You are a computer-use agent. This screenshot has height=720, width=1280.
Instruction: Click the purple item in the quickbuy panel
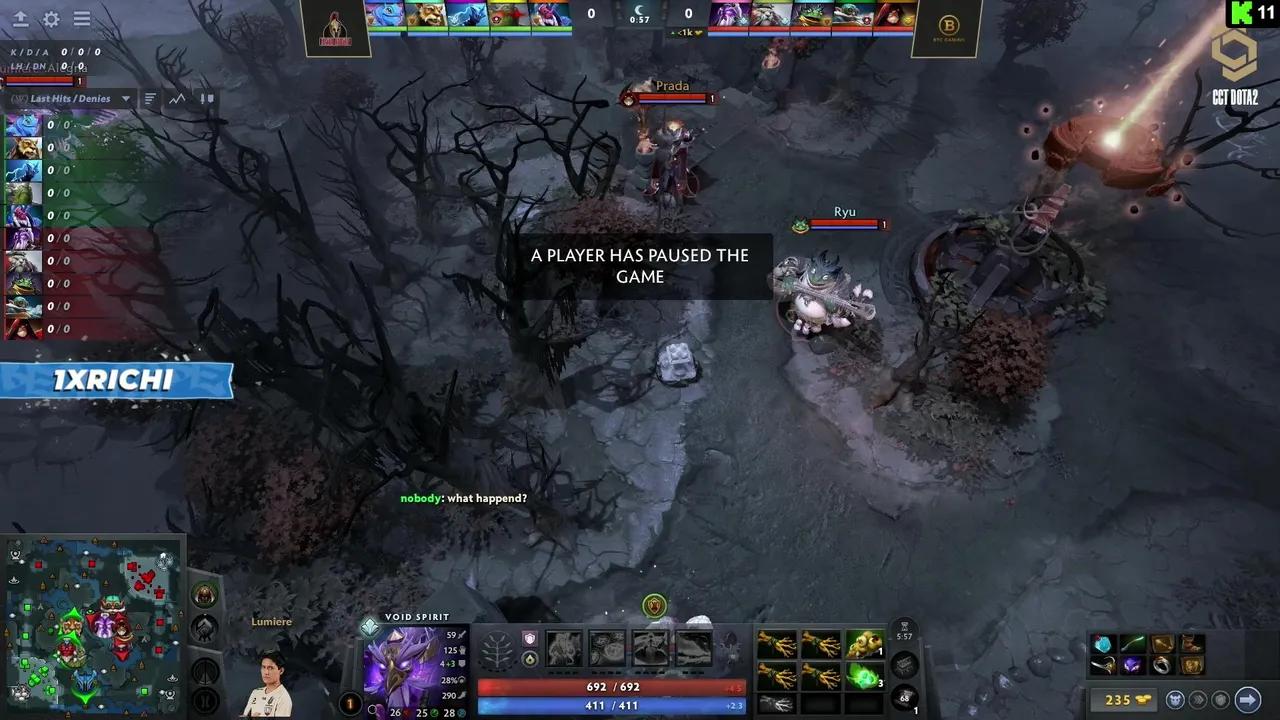1133,665
